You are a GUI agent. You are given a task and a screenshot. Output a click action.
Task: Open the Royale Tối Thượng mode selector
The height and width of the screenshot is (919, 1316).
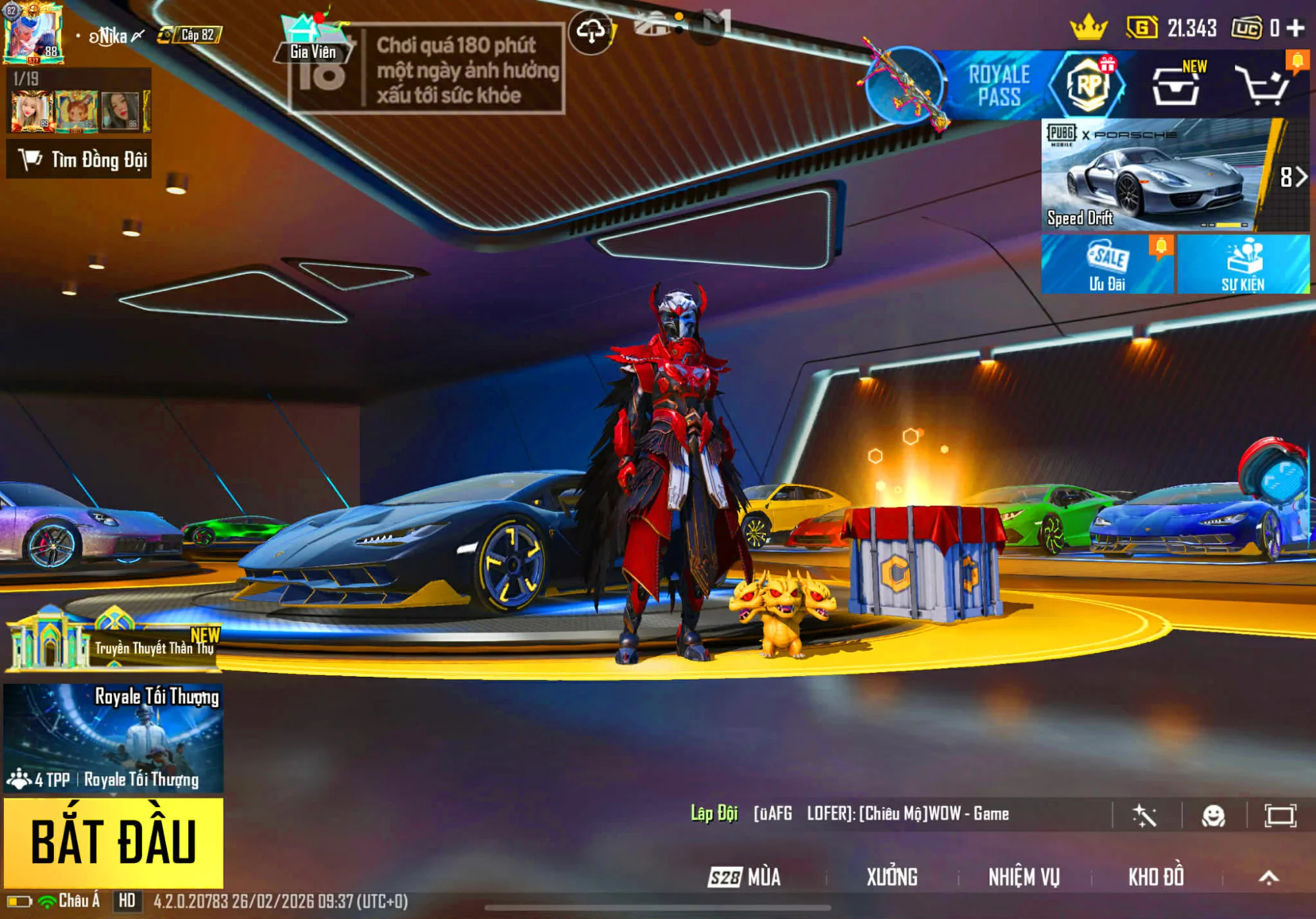coord(113,737)
